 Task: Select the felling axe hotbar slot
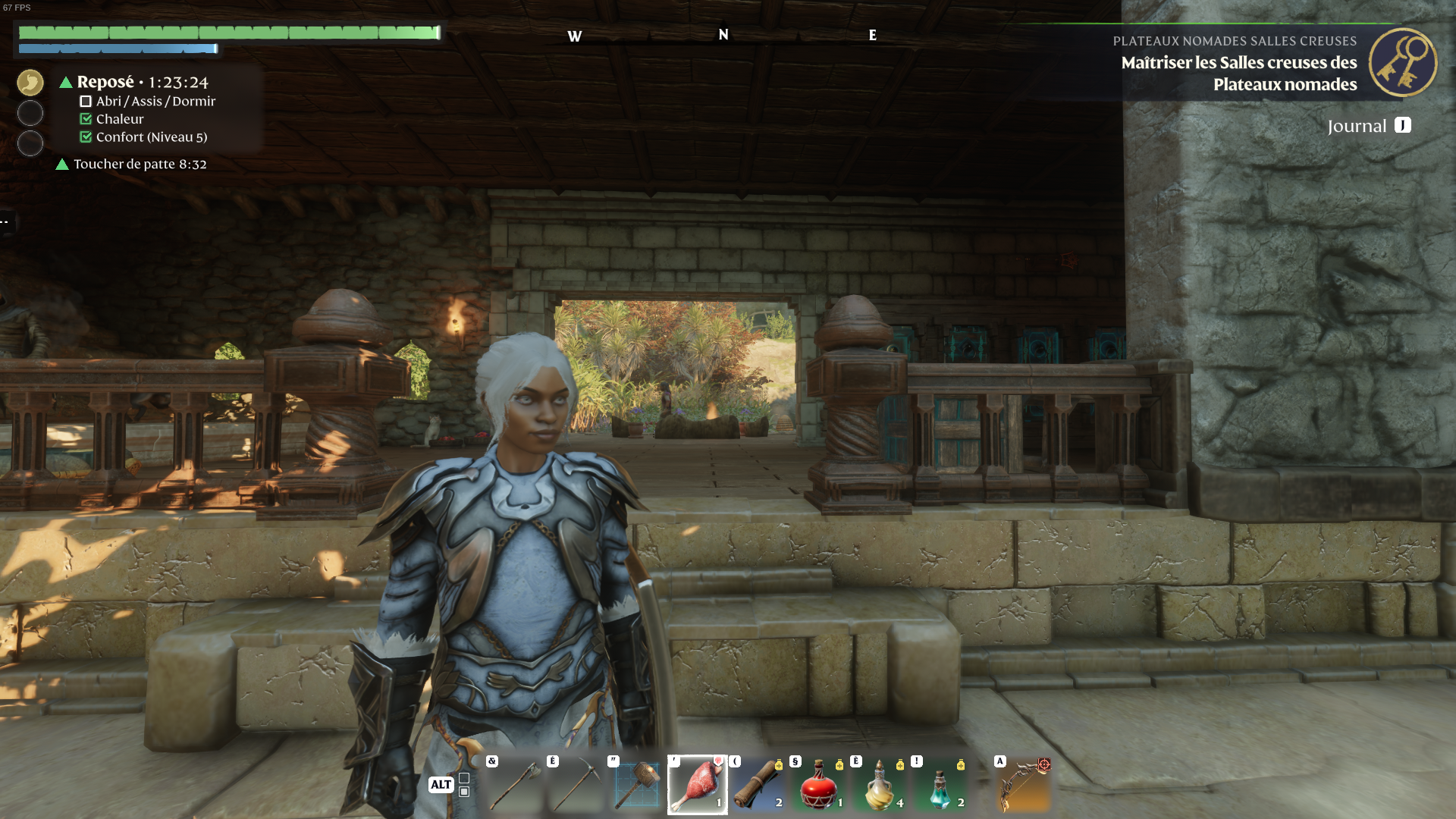[515, 785]
